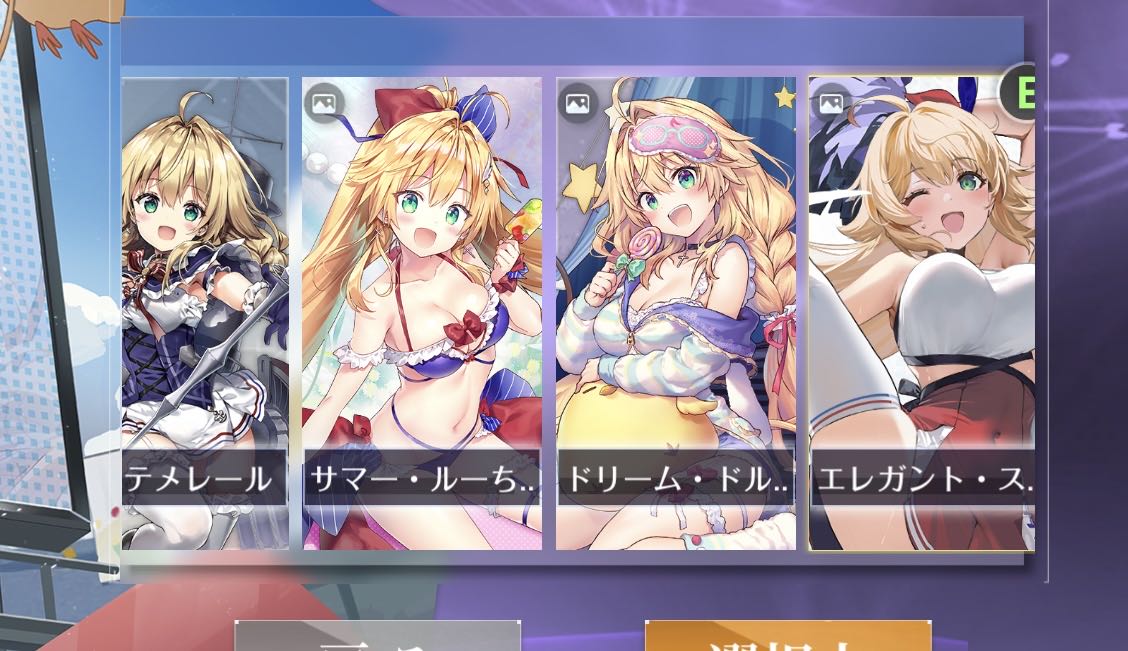
Task: Select the テメレール default skin card
Action: [205, 312]
